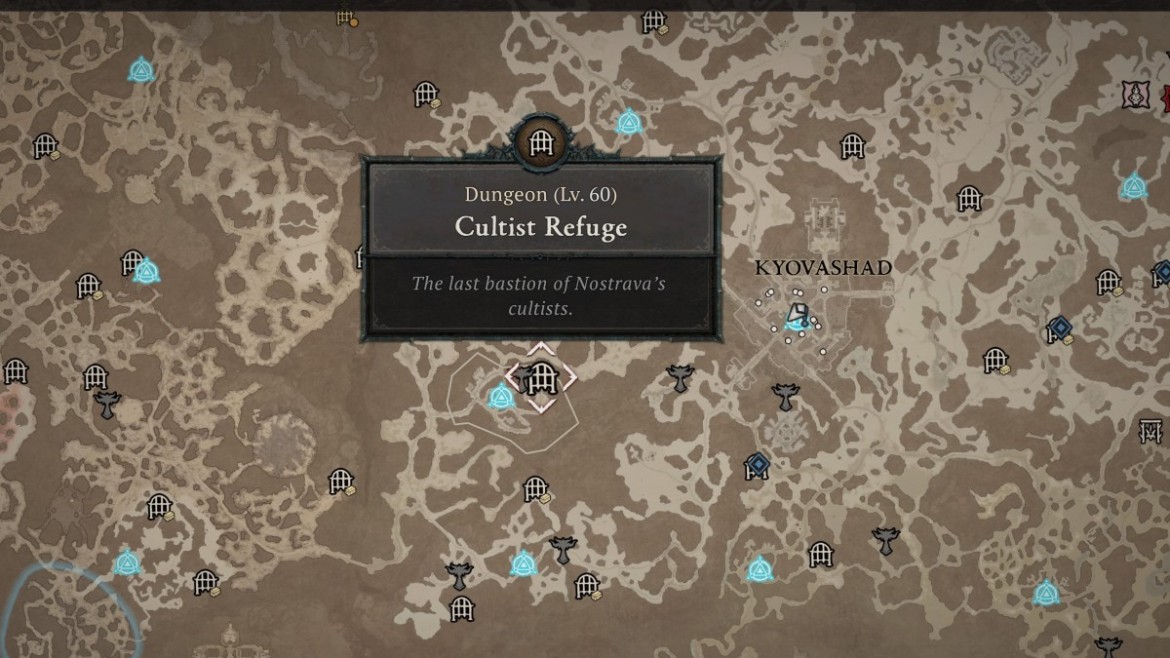The image size is (1170, 658).
Task: Open the pink skull-and-flame stronghold marker
Action: (x=1136, y=95)
